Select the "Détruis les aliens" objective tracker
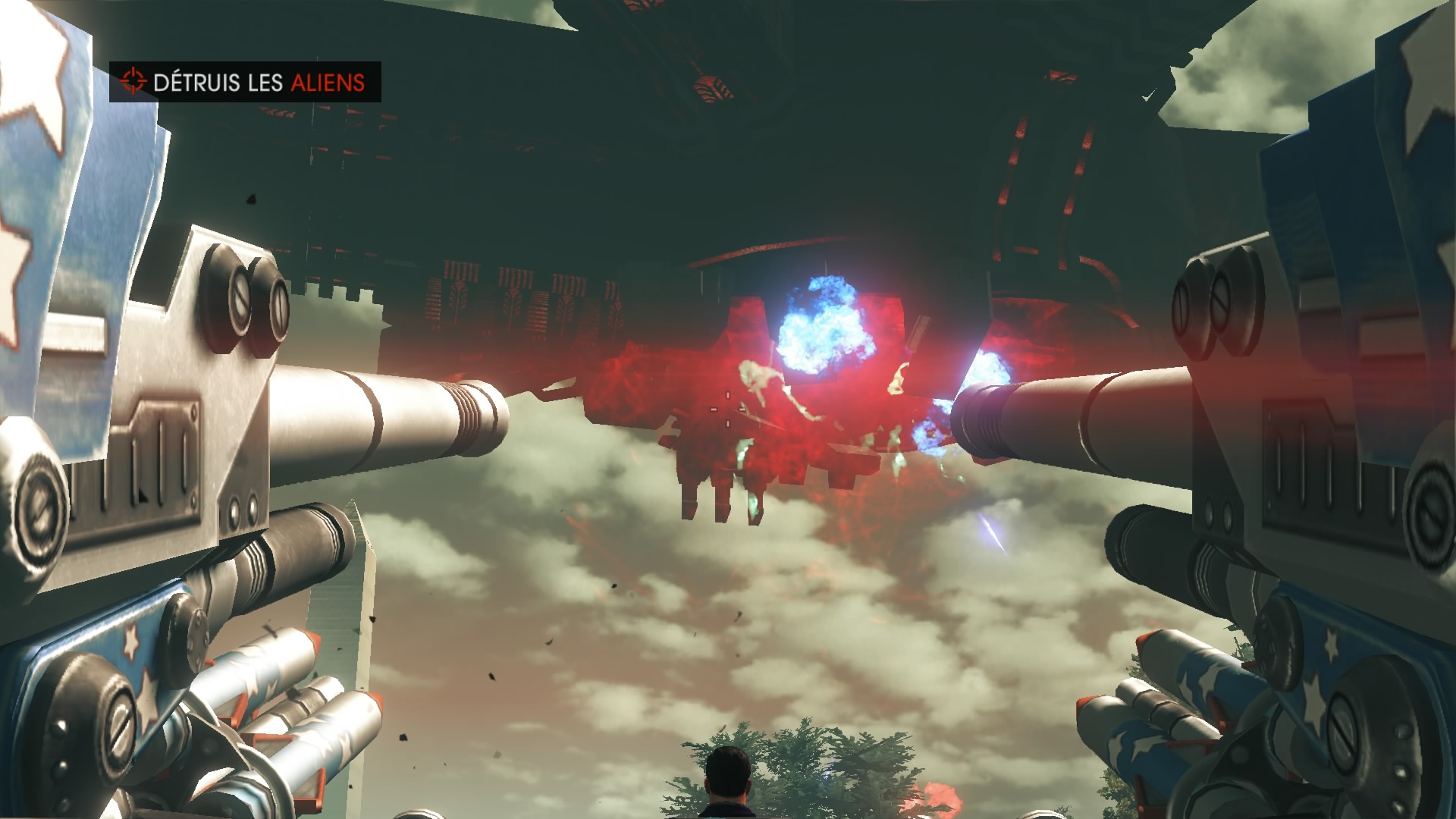This screenshot has height=819, width=1456. coord(245,82)
